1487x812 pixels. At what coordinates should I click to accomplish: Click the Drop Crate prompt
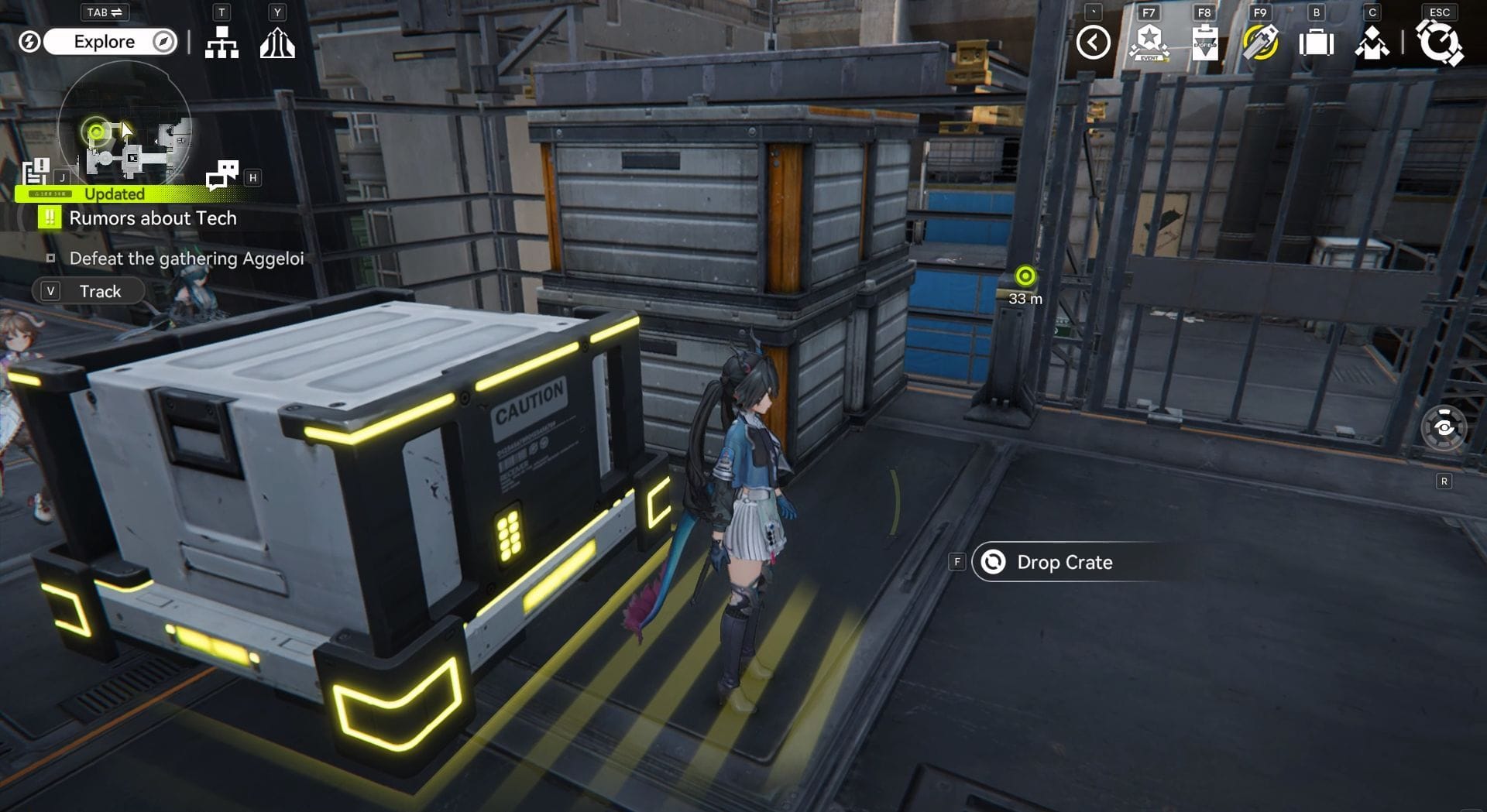click(1063, 562)
